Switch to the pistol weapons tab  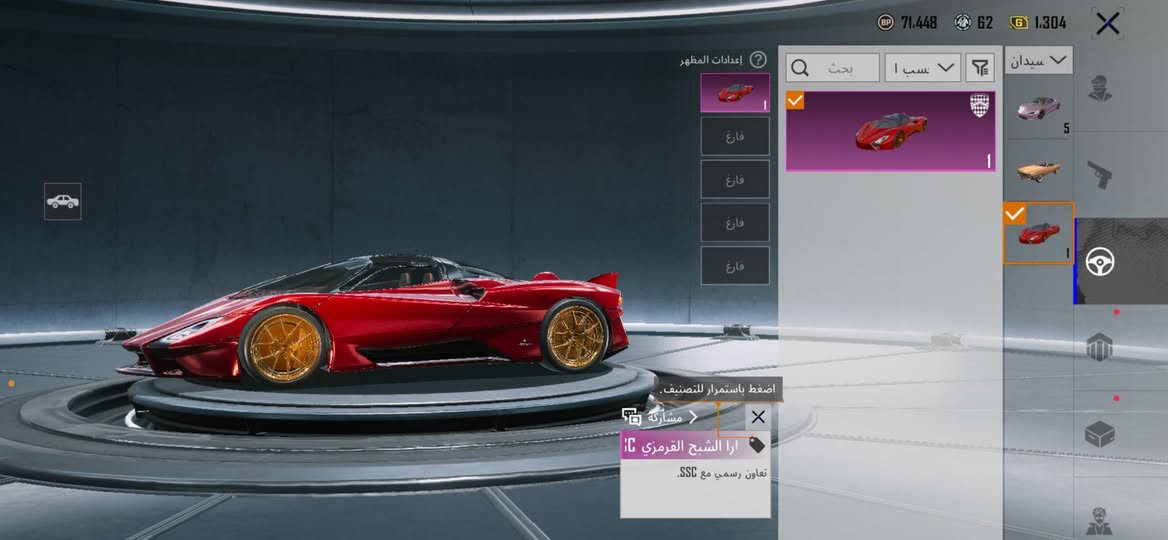point(1100,175)
